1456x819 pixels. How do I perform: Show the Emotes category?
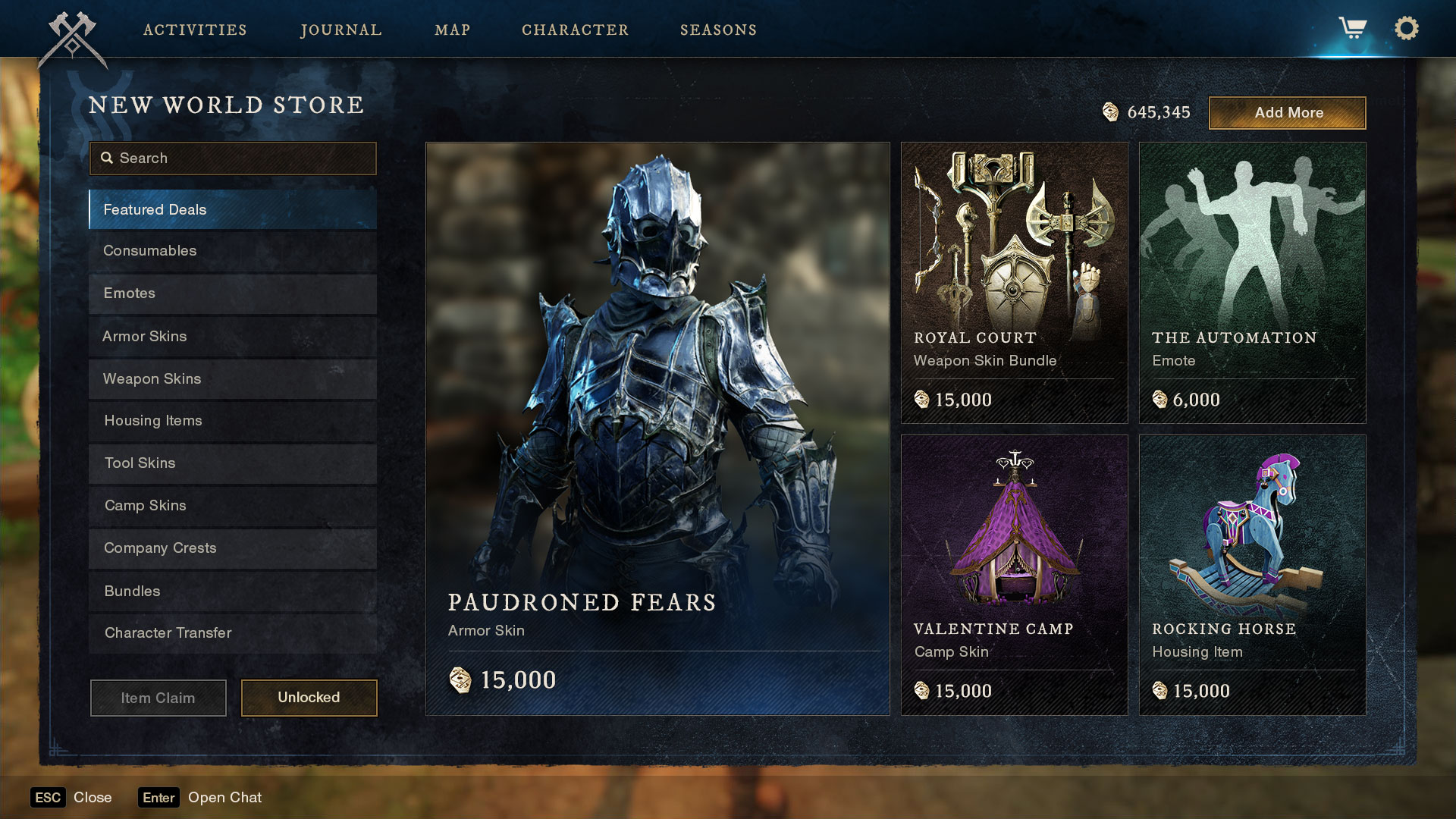pyautogui.click(x=233, y=293)
